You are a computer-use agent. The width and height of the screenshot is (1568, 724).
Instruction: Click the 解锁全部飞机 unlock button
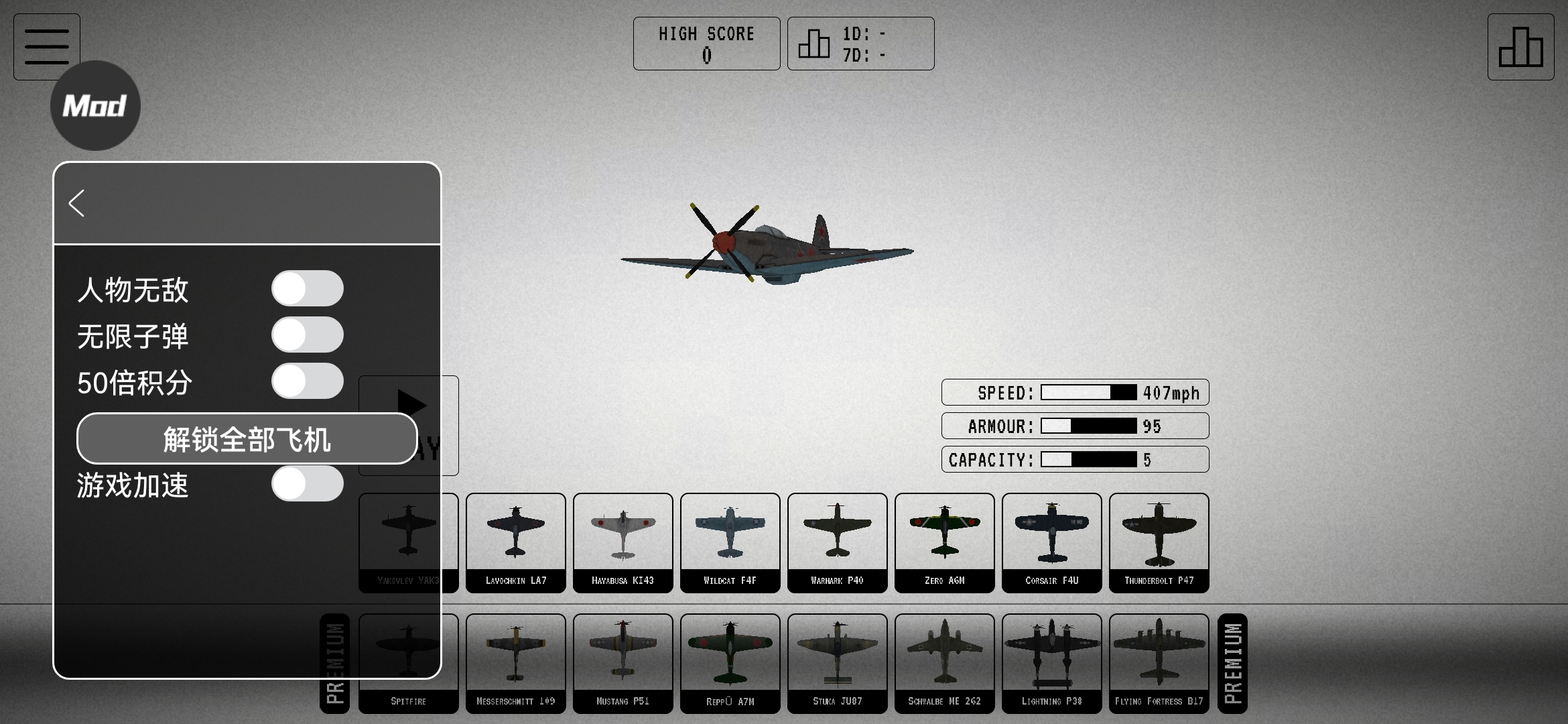point(247,439)
